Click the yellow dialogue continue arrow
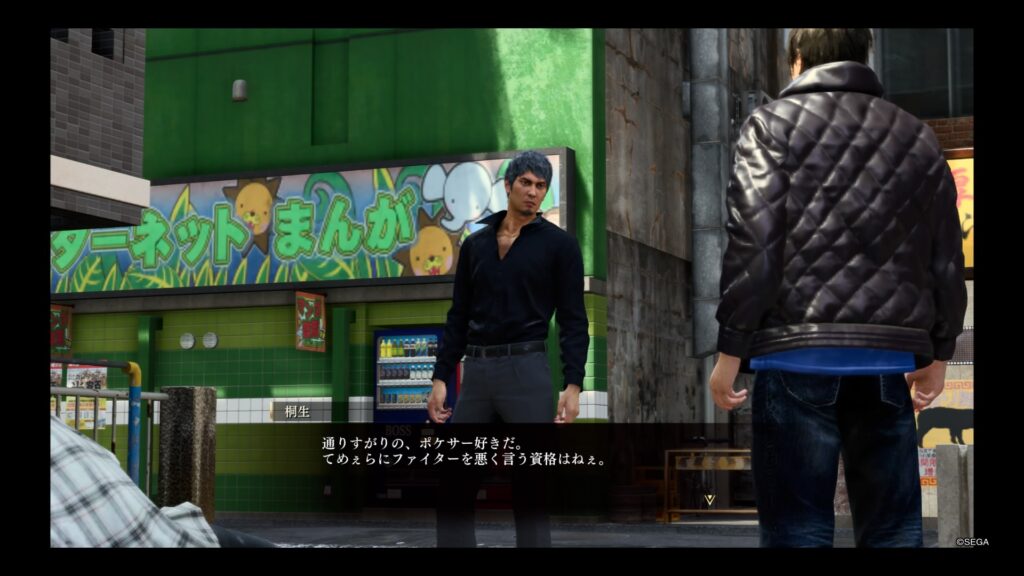 click(710, 497)
